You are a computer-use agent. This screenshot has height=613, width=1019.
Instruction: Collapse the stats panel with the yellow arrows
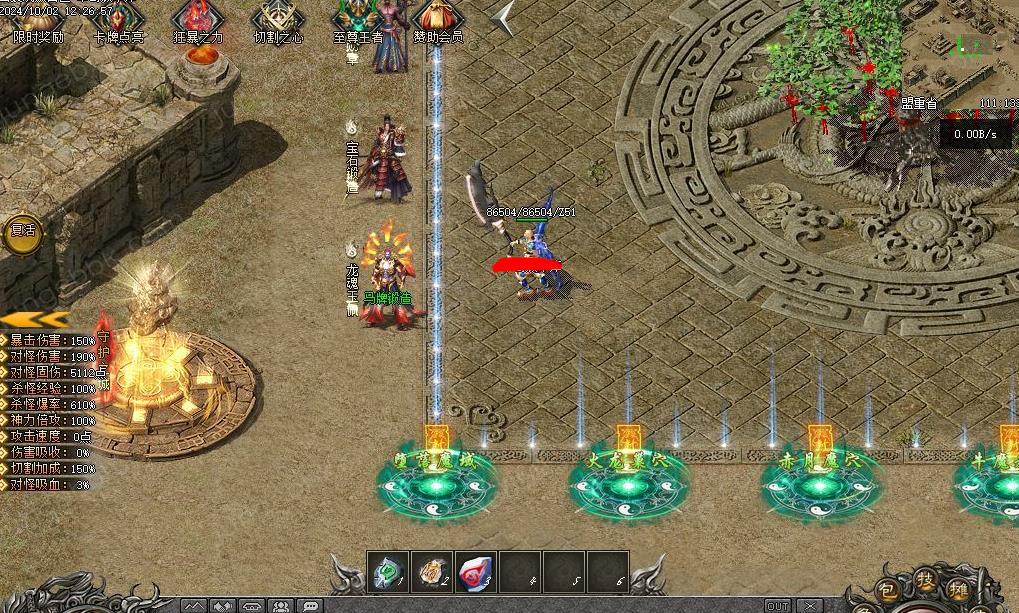(x=40, y=319)
